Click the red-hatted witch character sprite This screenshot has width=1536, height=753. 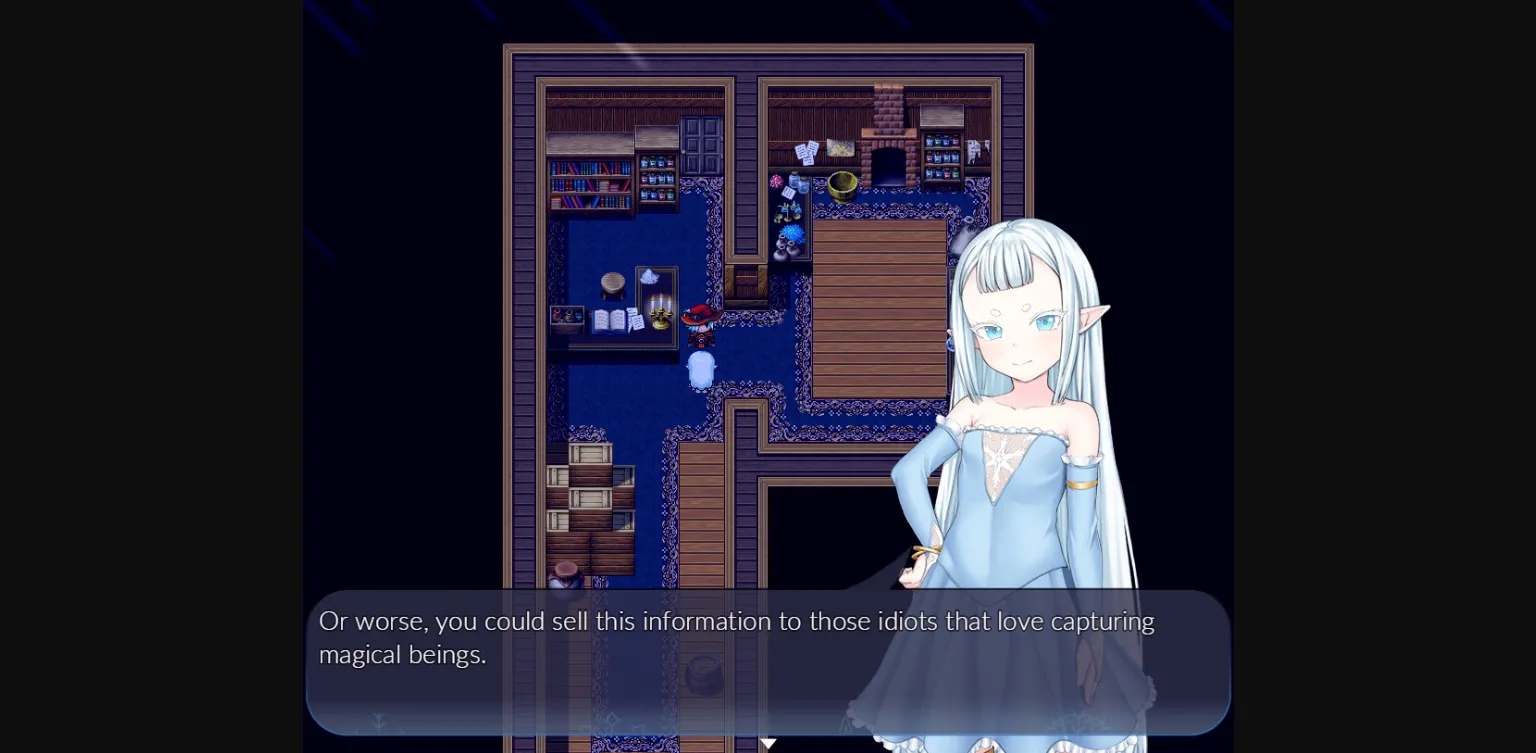point(701,321)
